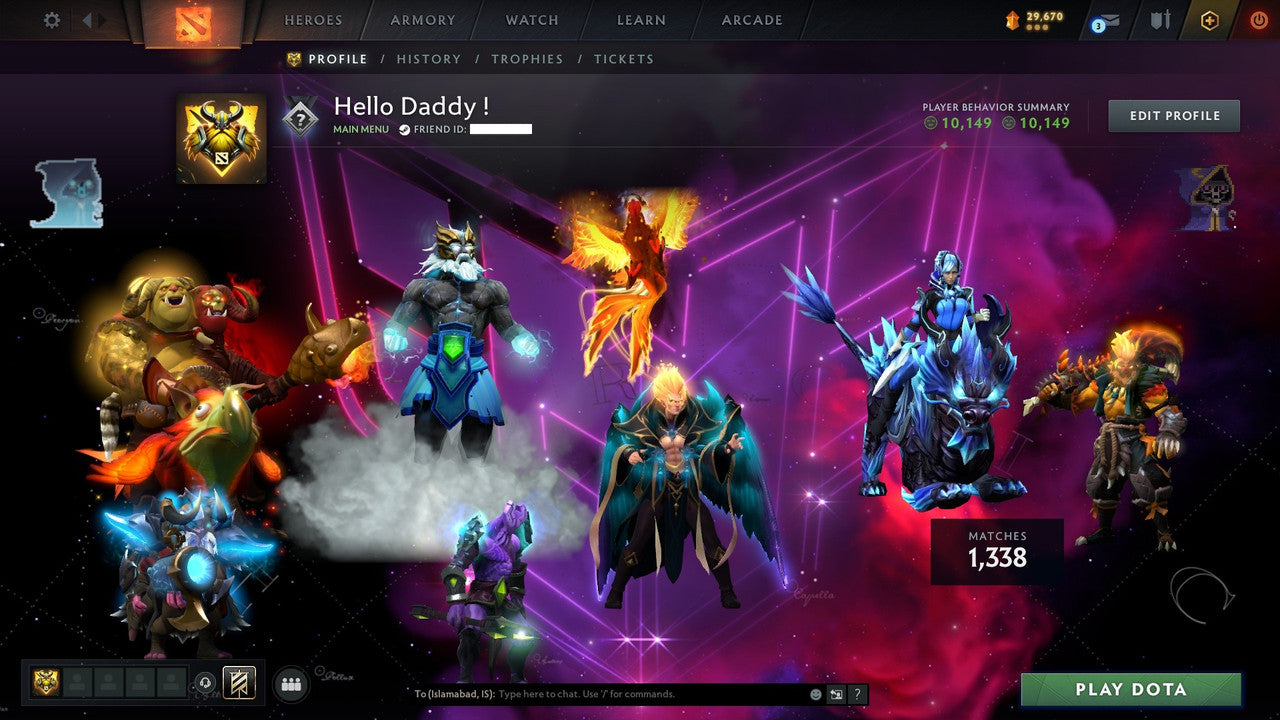Viewport: 1280px width, 720px height.
Task: Open the MAIN MENU status dropdown
Action: [x=360, y=129]
